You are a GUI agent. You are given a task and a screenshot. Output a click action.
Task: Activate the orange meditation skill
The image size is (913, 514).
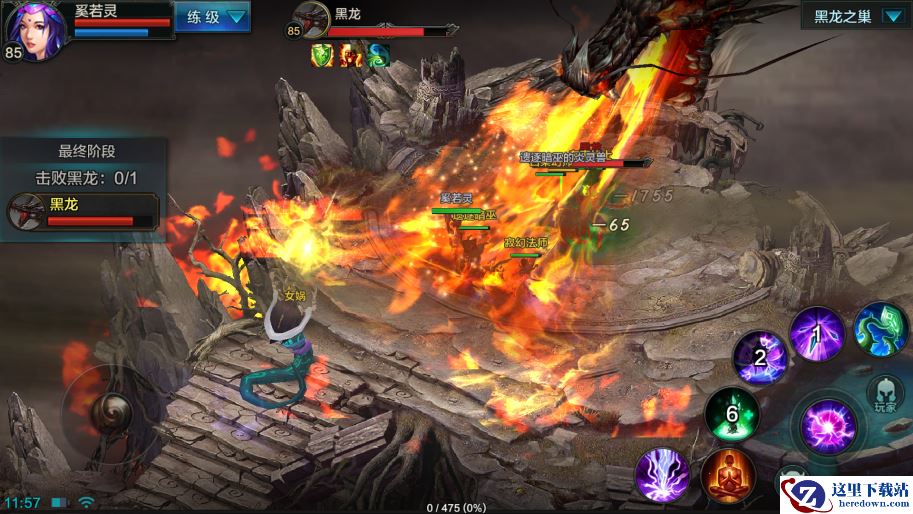(x=728, y=476)
